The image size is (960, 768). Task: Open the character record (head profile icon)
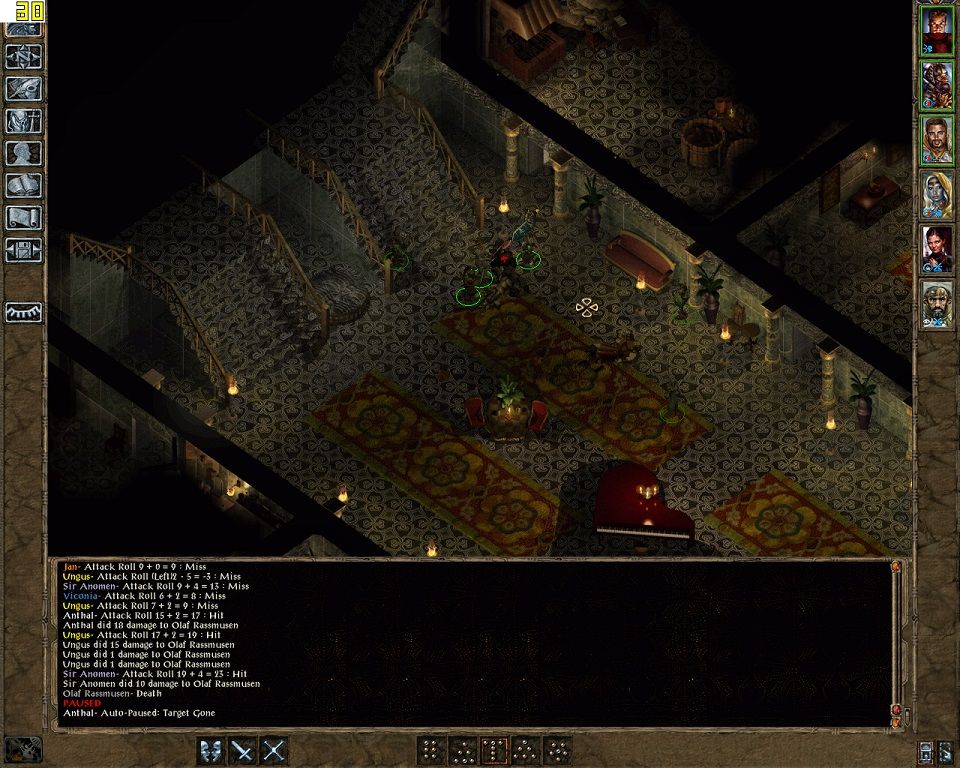tap(23, 153)
